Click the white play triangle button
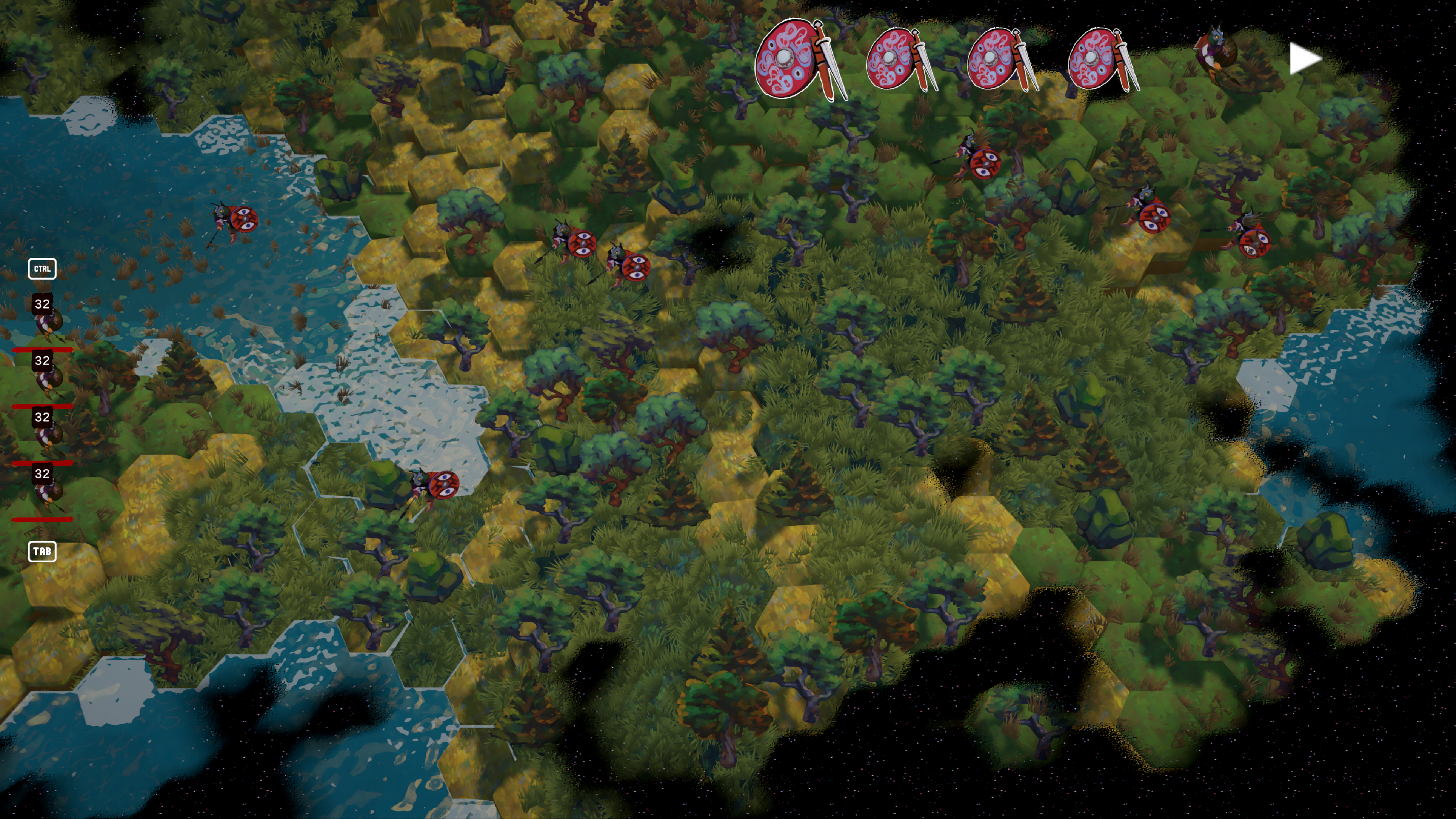Viewport: 1456px width, 819px height. pyautogui.click(x=1304, y=59)
